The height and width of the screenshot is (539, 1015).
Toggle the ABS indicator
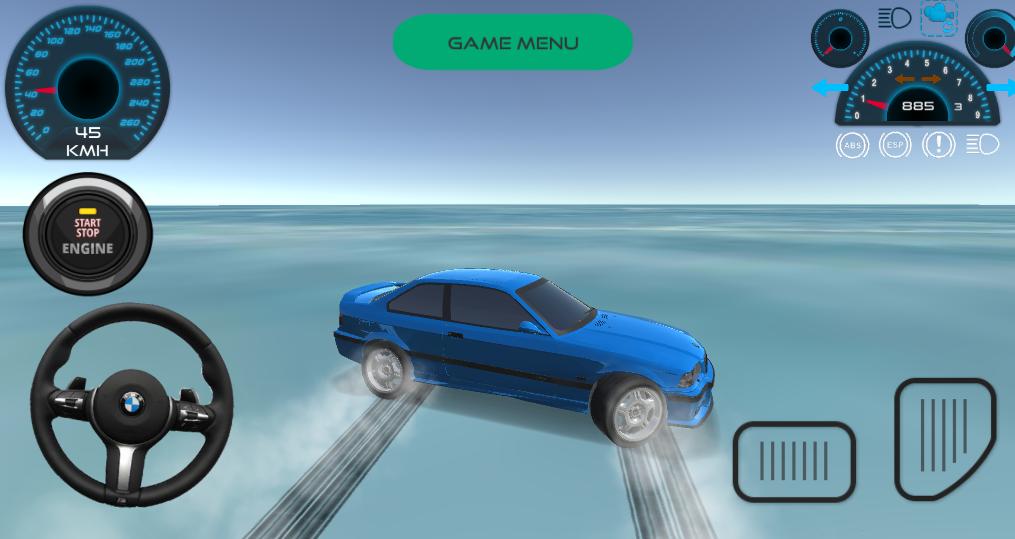tap(852, 145)
